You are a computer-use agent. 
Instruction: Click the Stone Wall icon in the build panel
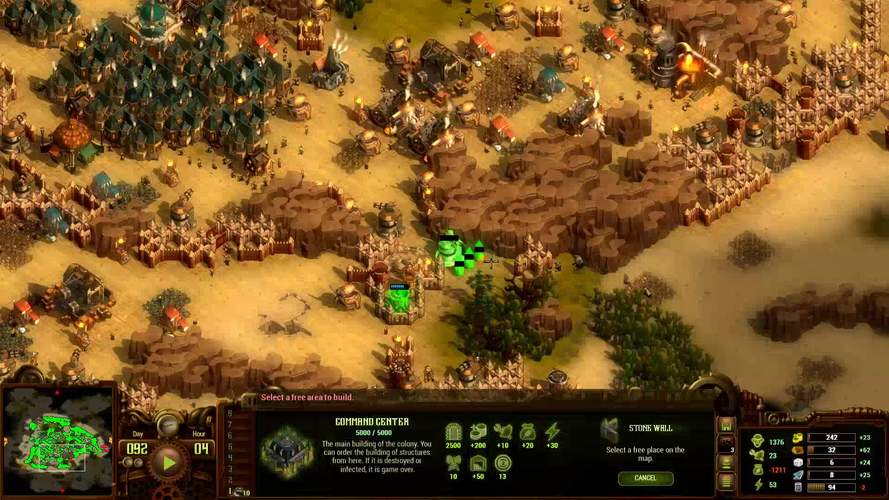click(610, 431)
